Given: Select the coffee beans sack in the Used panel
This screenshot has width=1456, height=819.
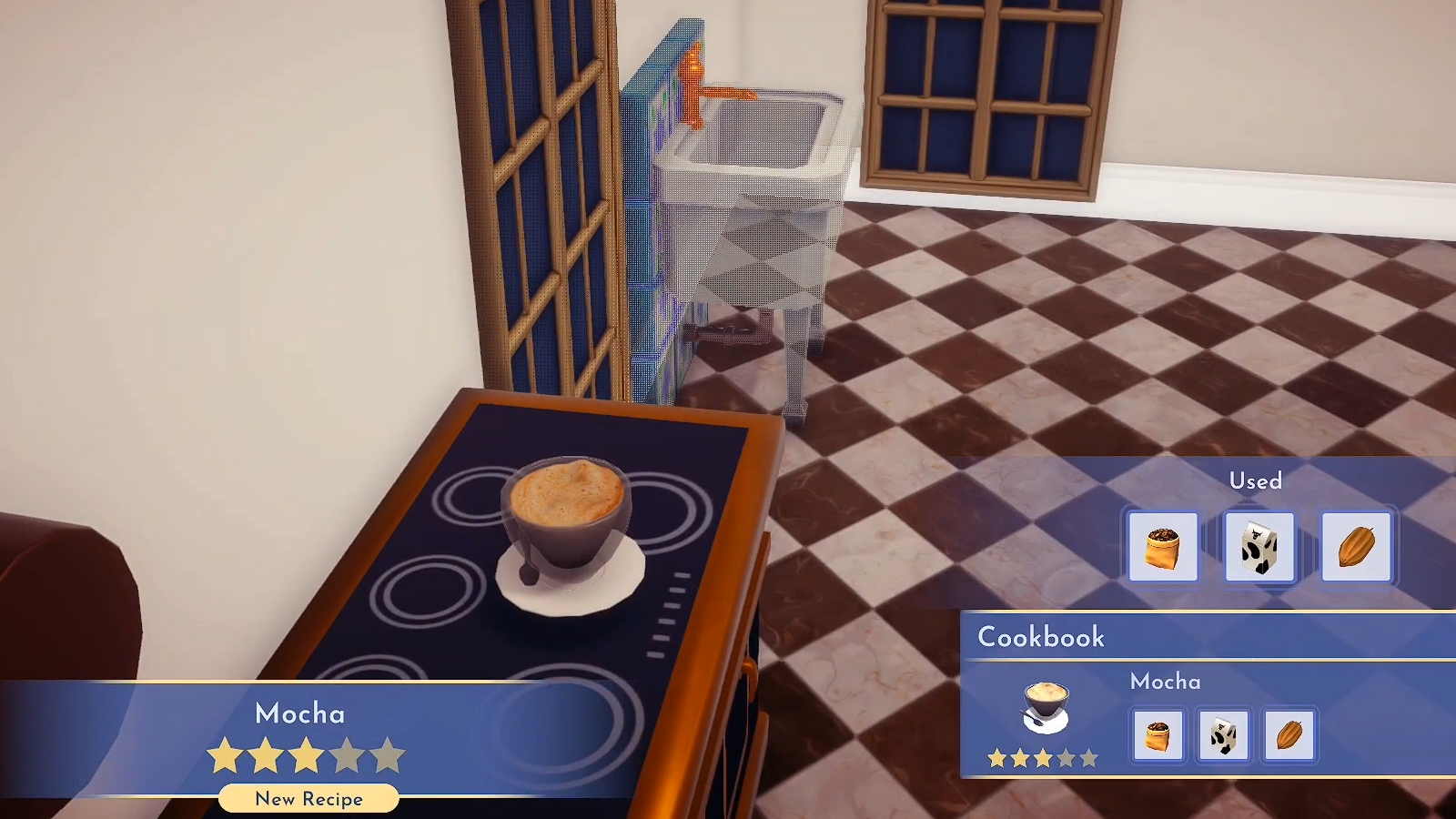Looking at the screenshot, I should point(1164,548).
